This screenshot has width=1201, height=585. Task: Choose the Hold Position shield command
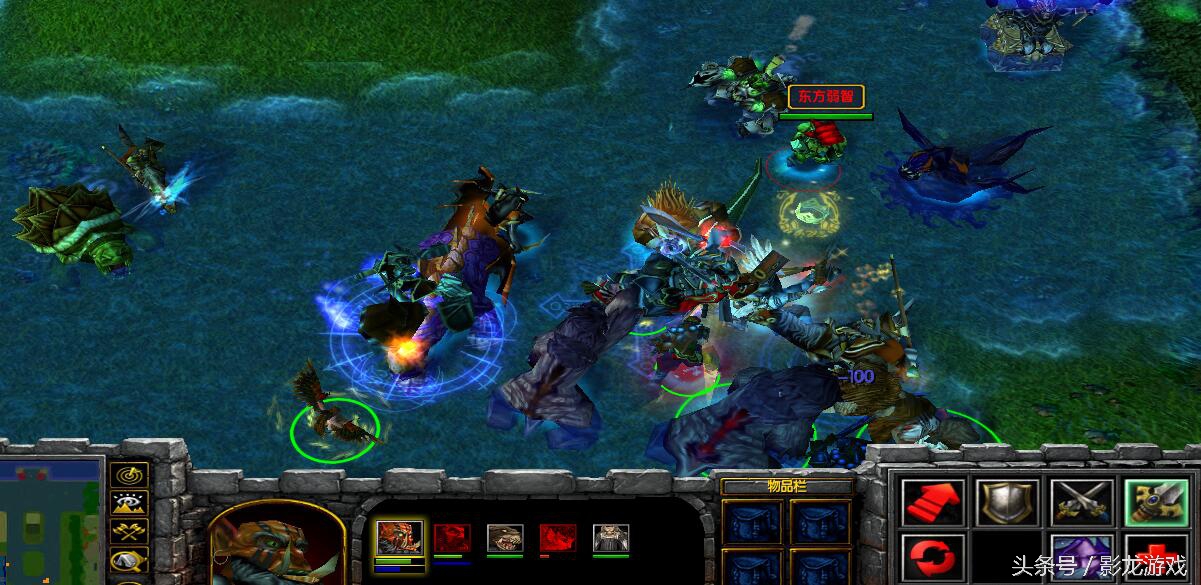click(x=1005, y=502)
